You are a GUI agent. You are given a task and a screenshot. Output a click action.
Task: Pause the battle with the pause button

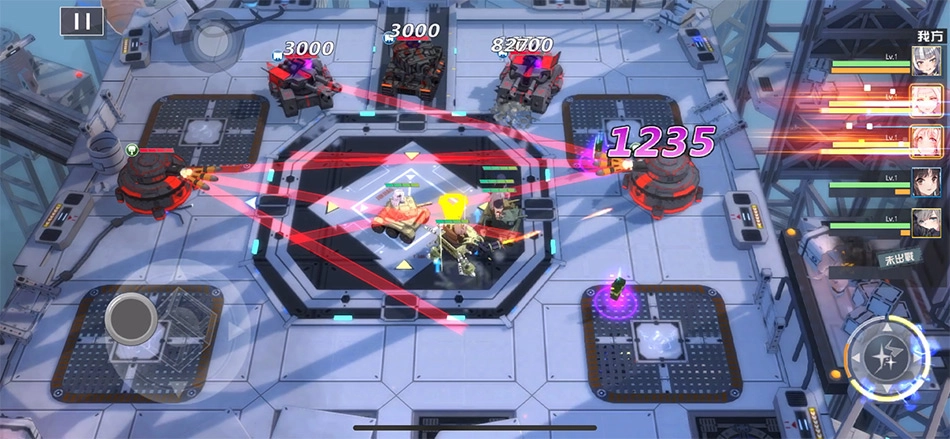click(x=82, y=21)
